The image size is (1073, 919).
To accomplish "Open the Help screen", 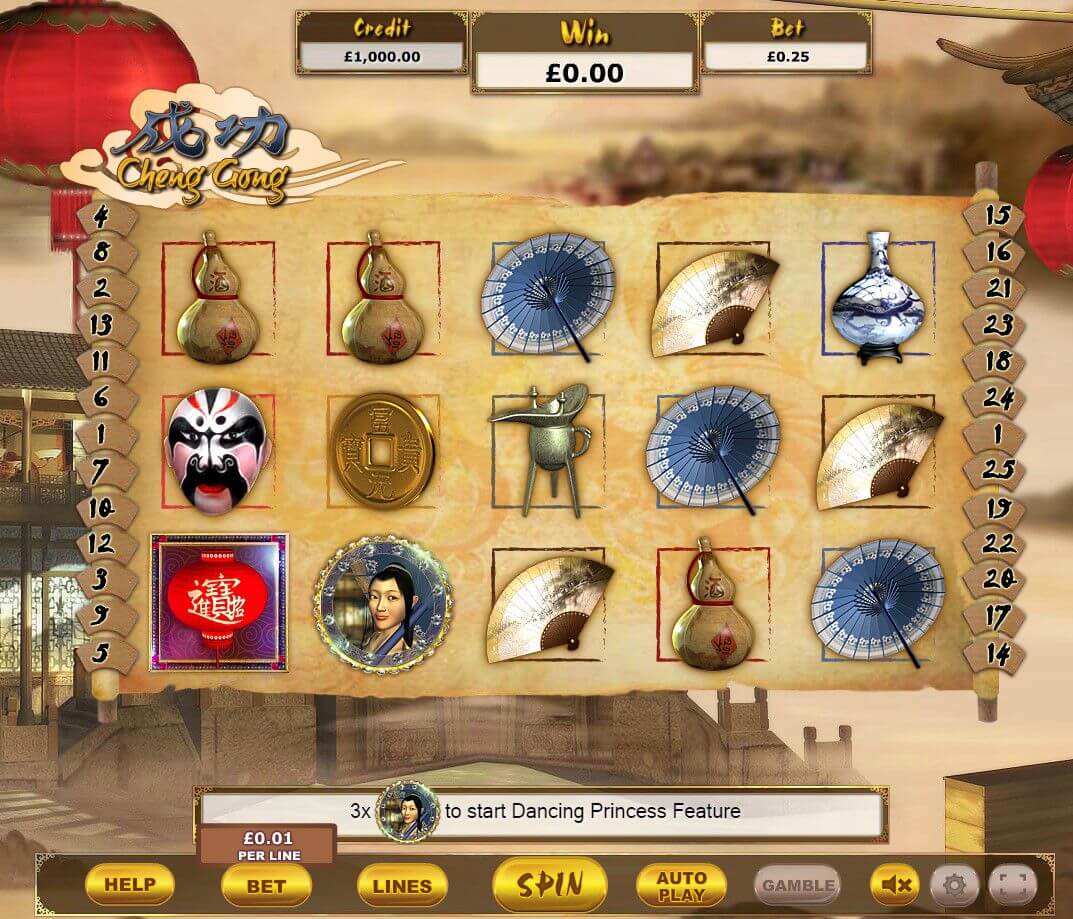I will click(130, 884).
